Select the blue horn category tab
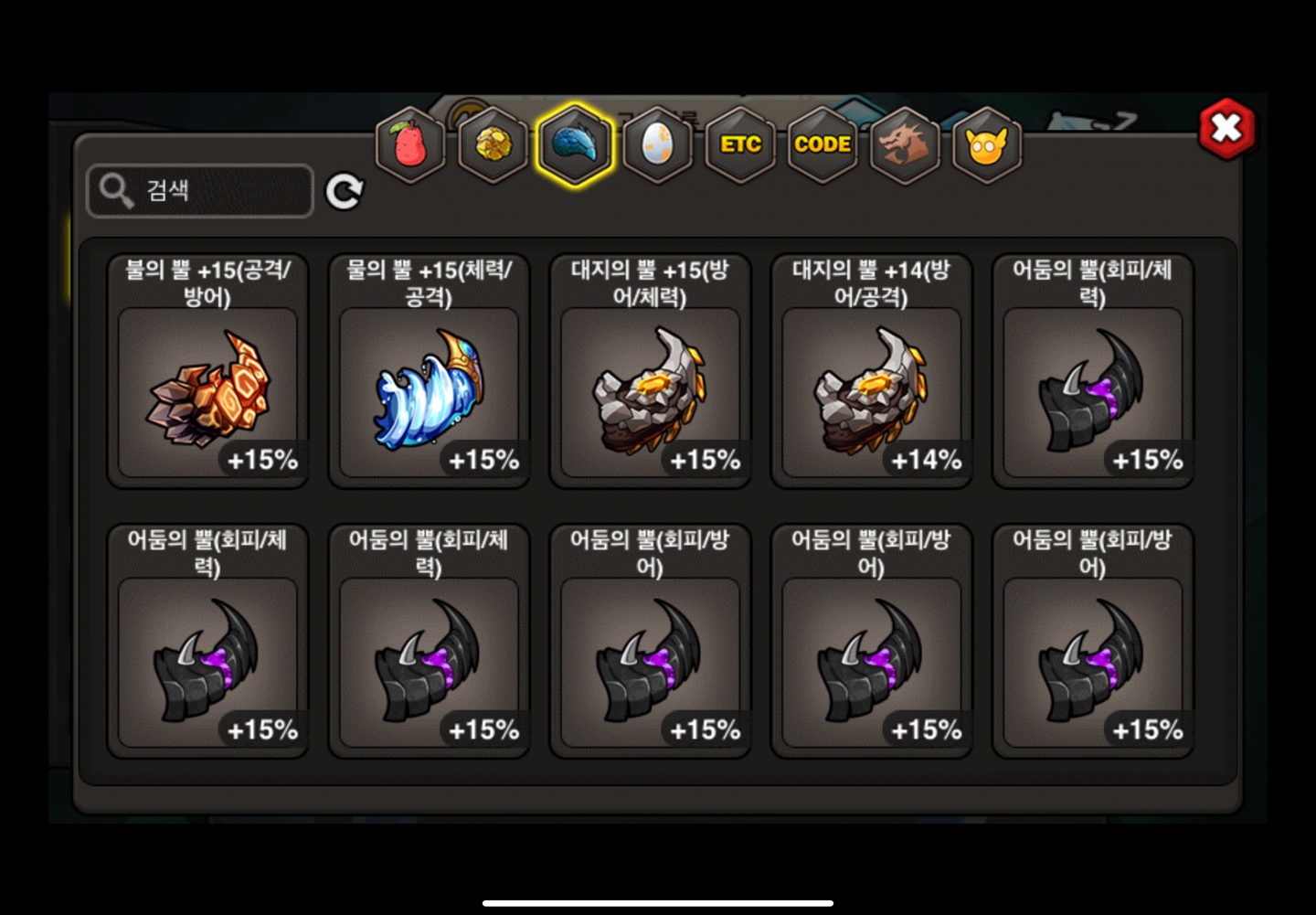The height and width of the screenshot is (915, 1316). click(575, 144)
